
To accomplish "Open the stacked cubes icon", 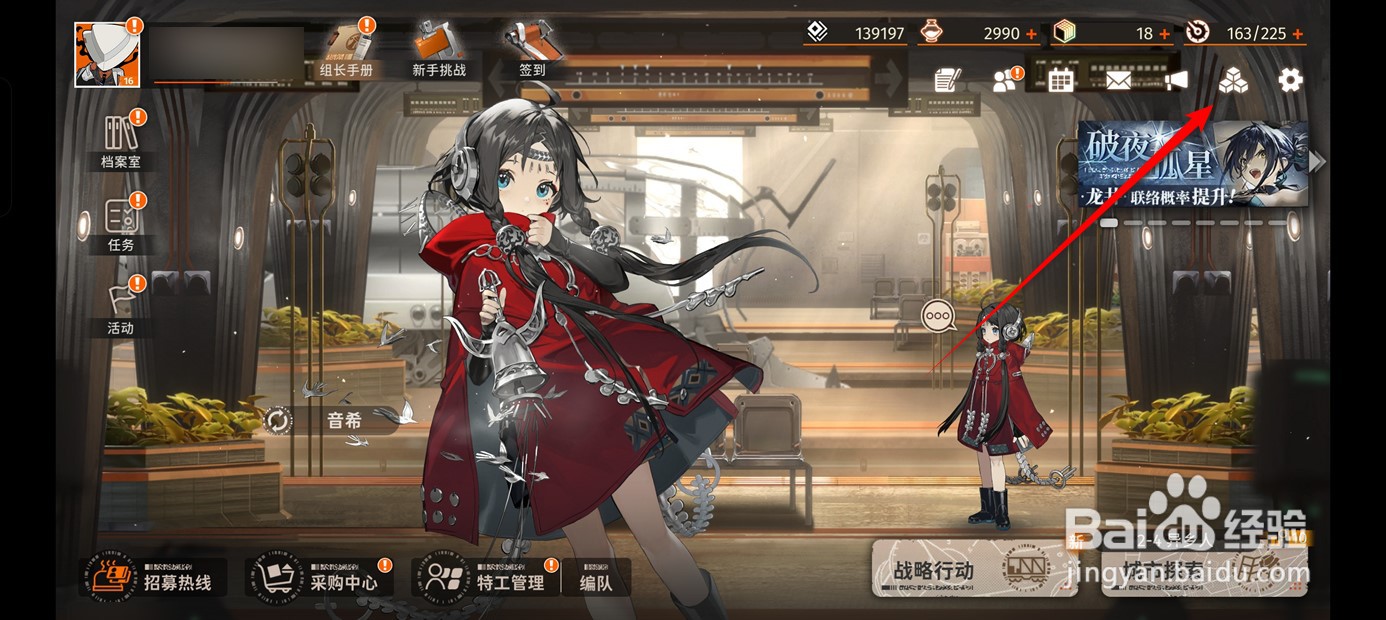I will click(1233, 80).
